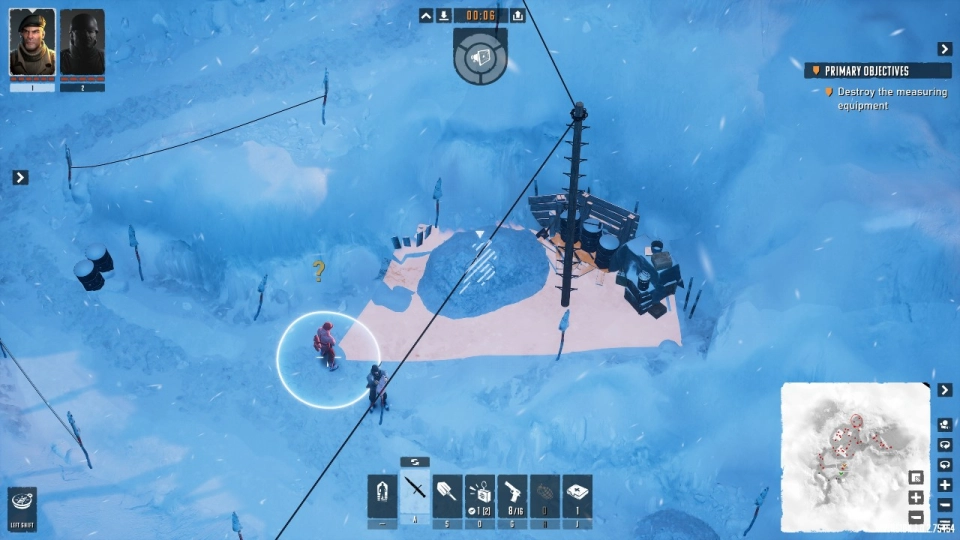960x540 pixels.
Task: Select the combat knife slot
Action: tap(415, 494)
